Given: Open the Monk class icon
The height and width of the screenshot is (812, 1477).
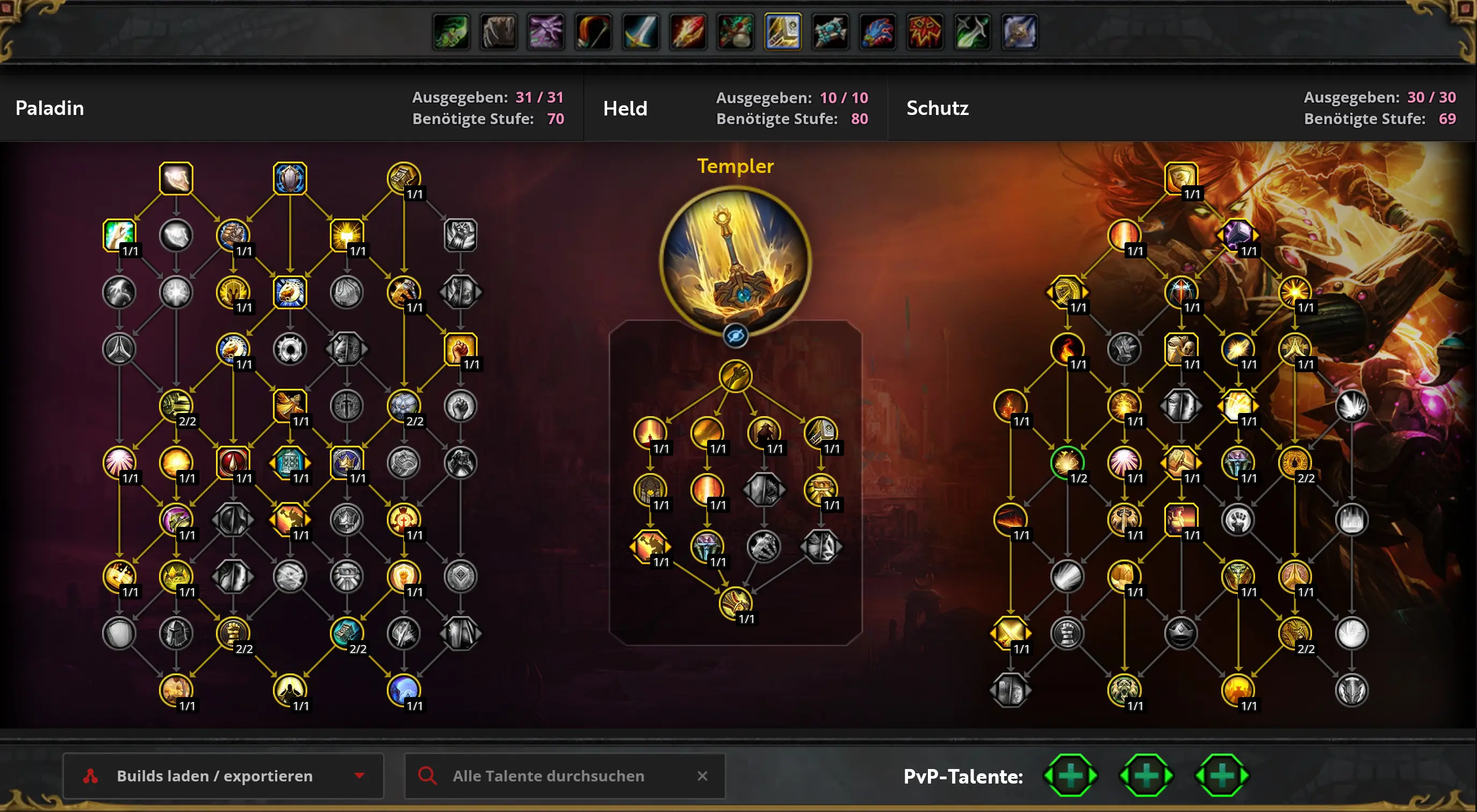Looking at the screenshot, I should pyautogui.click(x=736, y=32).
